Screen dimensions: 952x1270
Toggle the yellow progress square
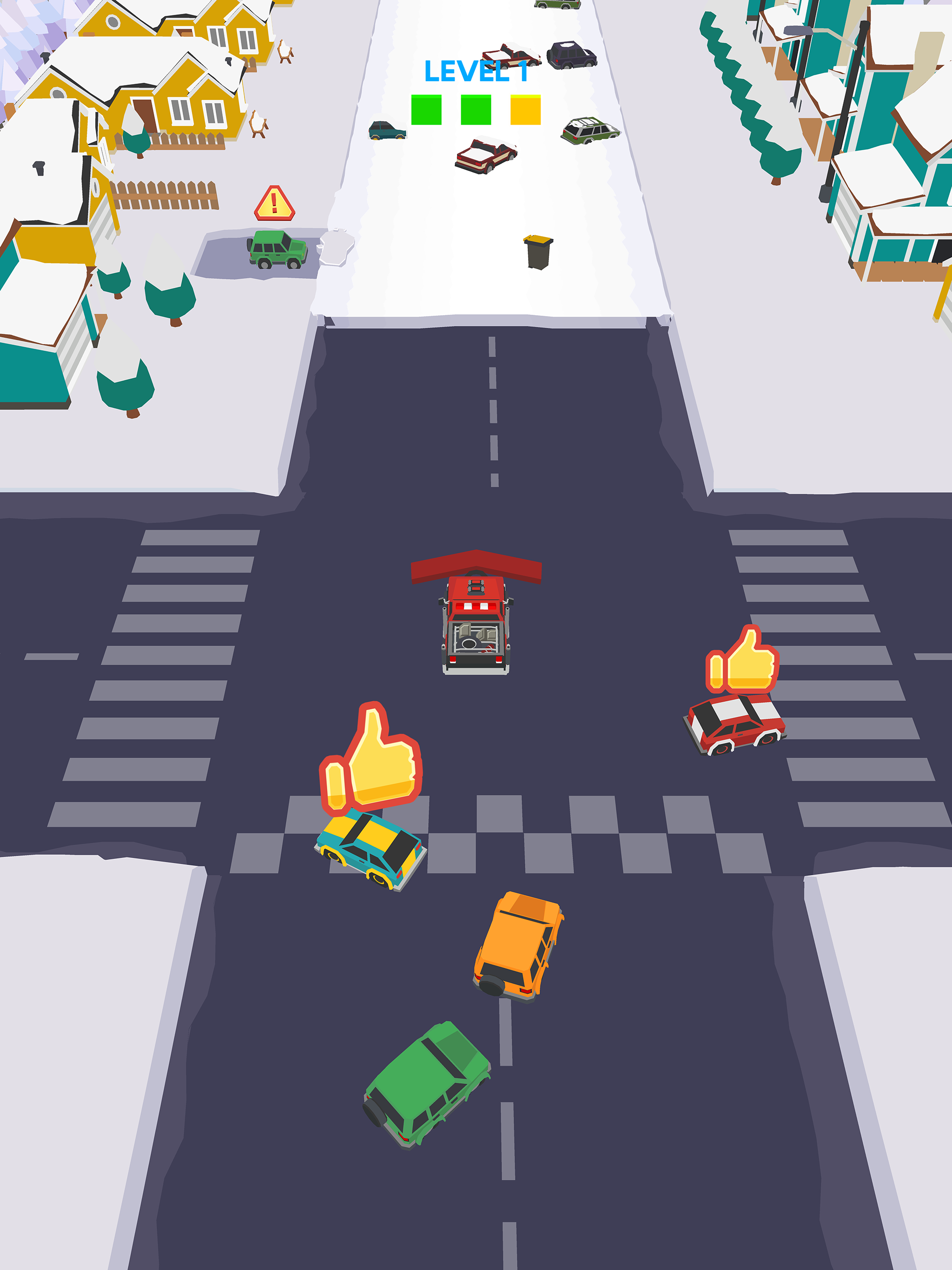(526, 110)
